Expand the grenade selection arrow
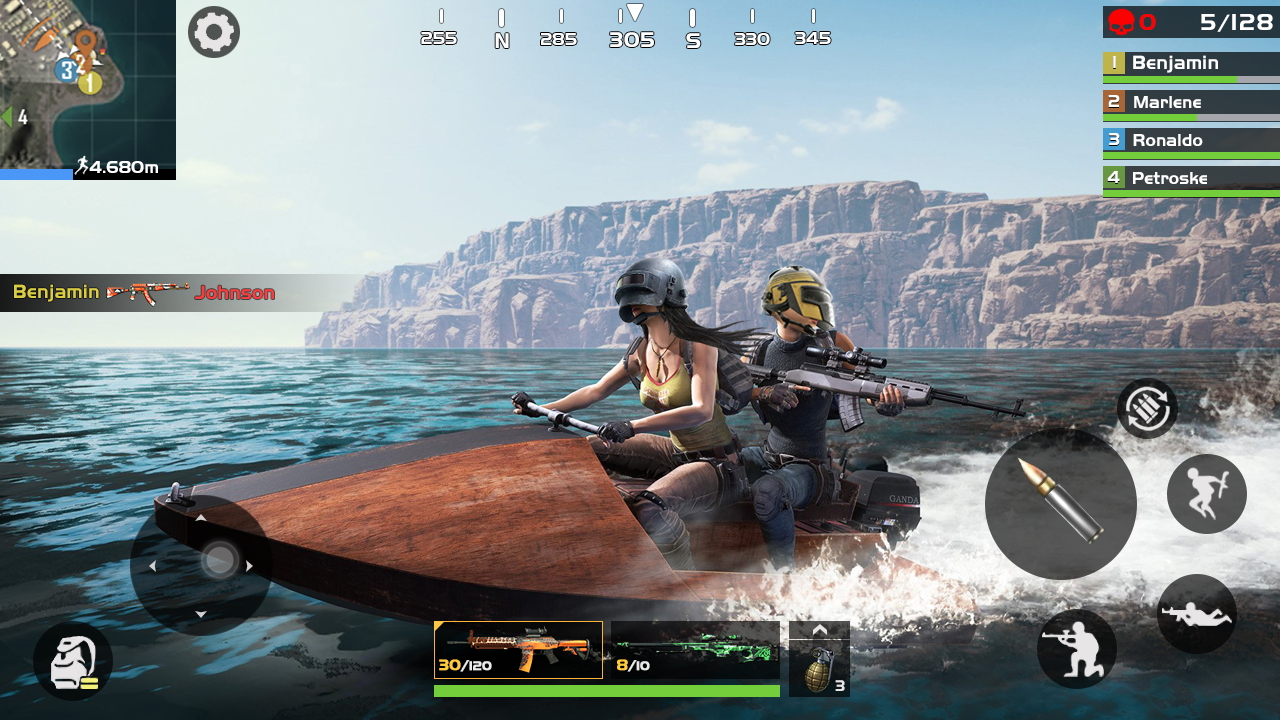This screenshot has height=720, width=1280. pyautogui.click(x=819, y=630)
